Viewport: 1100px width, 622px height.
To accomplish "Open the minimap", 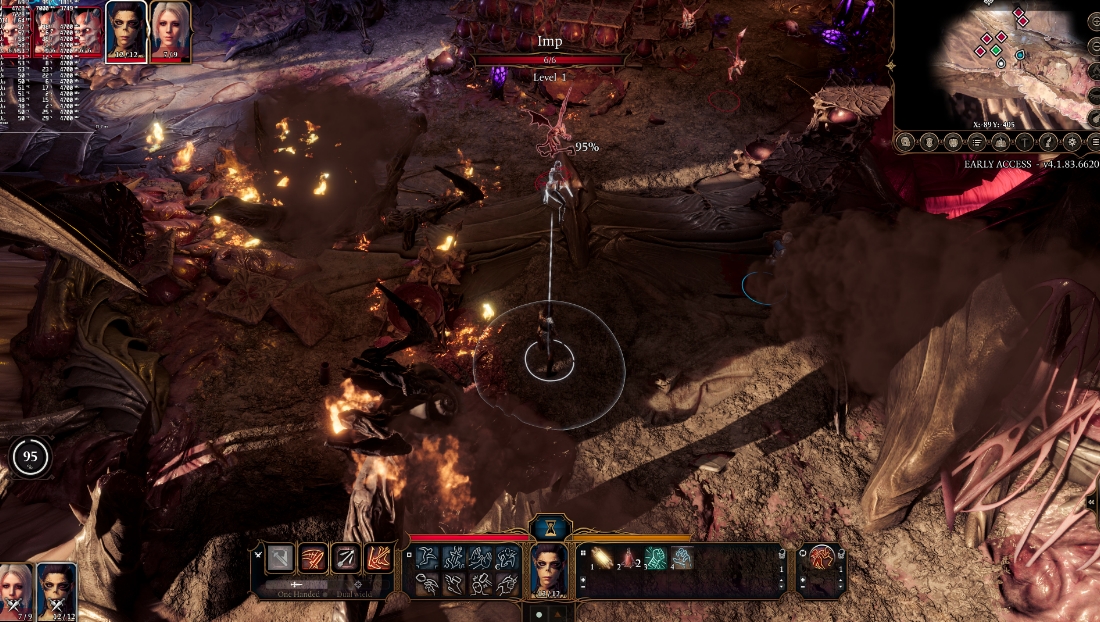I will pos(990,60).
